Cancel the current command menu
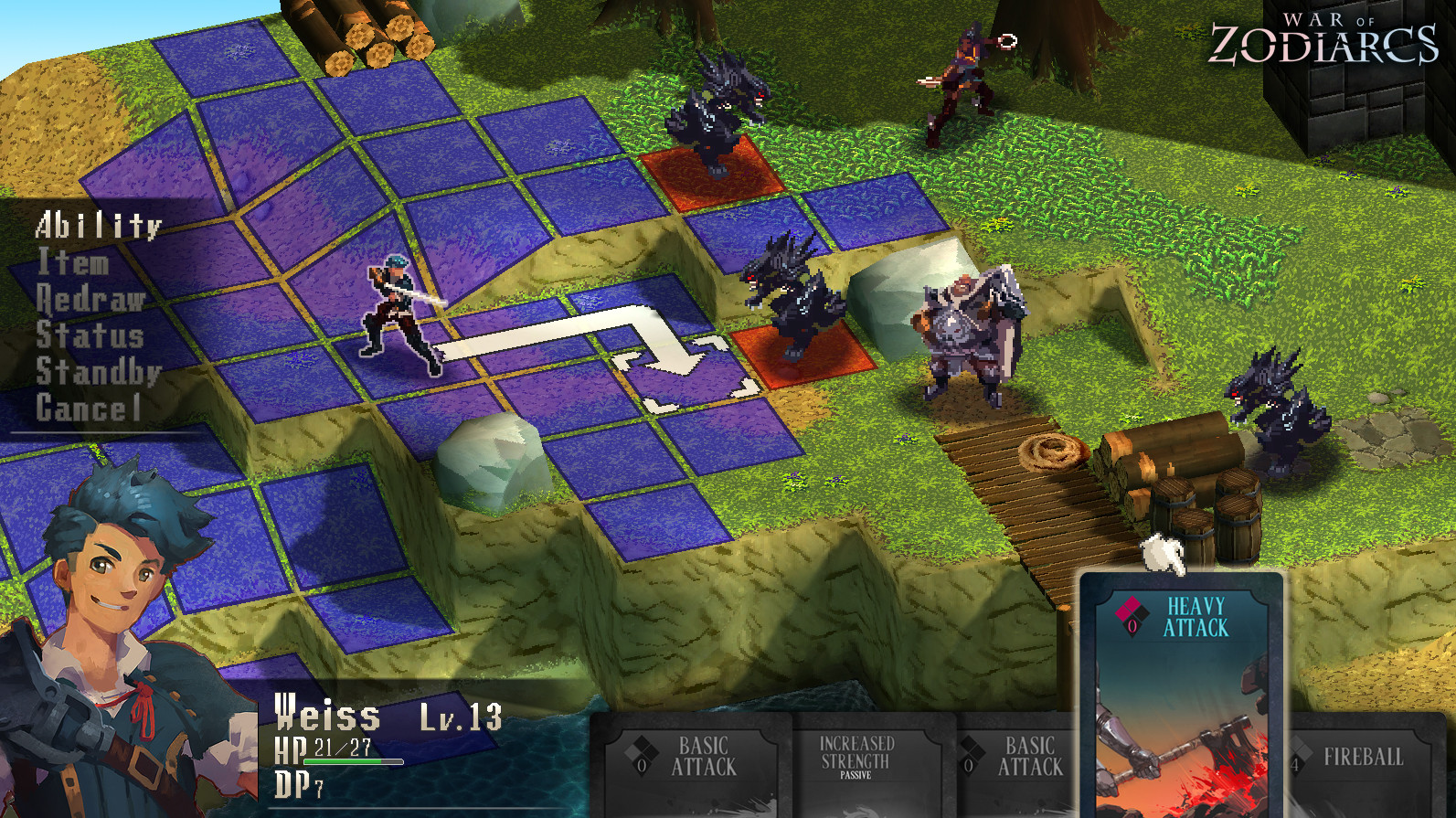This screenshot has width=1456, height=818. (88, 409)
